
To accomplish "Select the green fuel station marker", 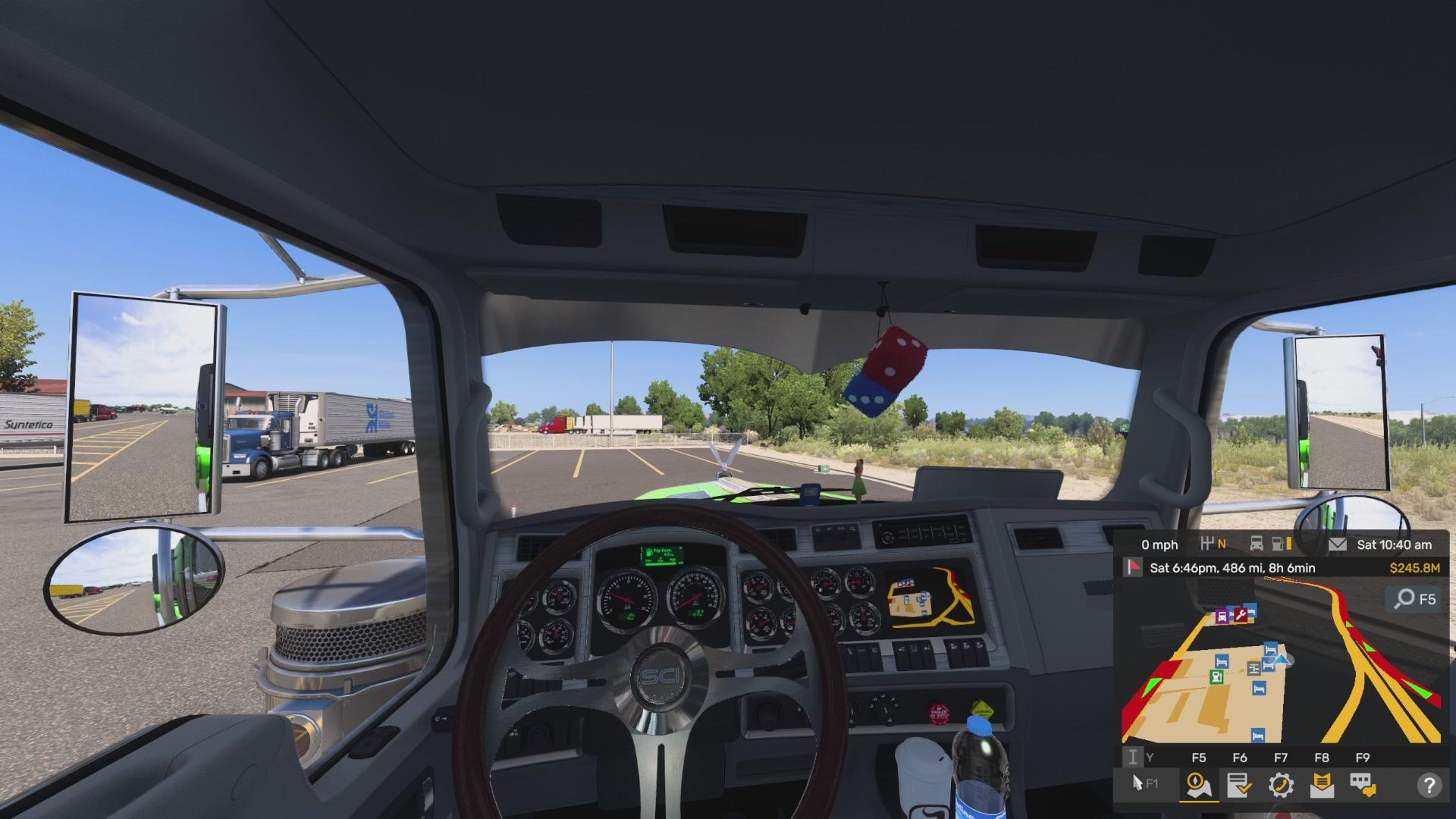I will click(x=1217, y=676).
